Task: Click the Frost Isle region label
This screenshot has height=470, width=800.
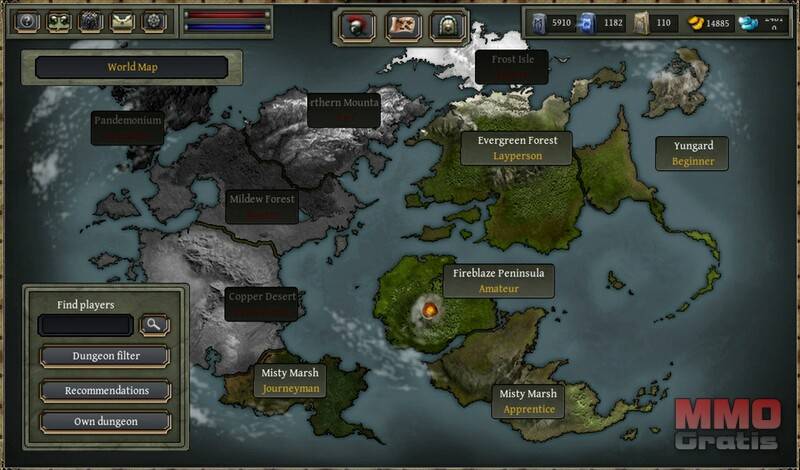Action: point(512,66)
